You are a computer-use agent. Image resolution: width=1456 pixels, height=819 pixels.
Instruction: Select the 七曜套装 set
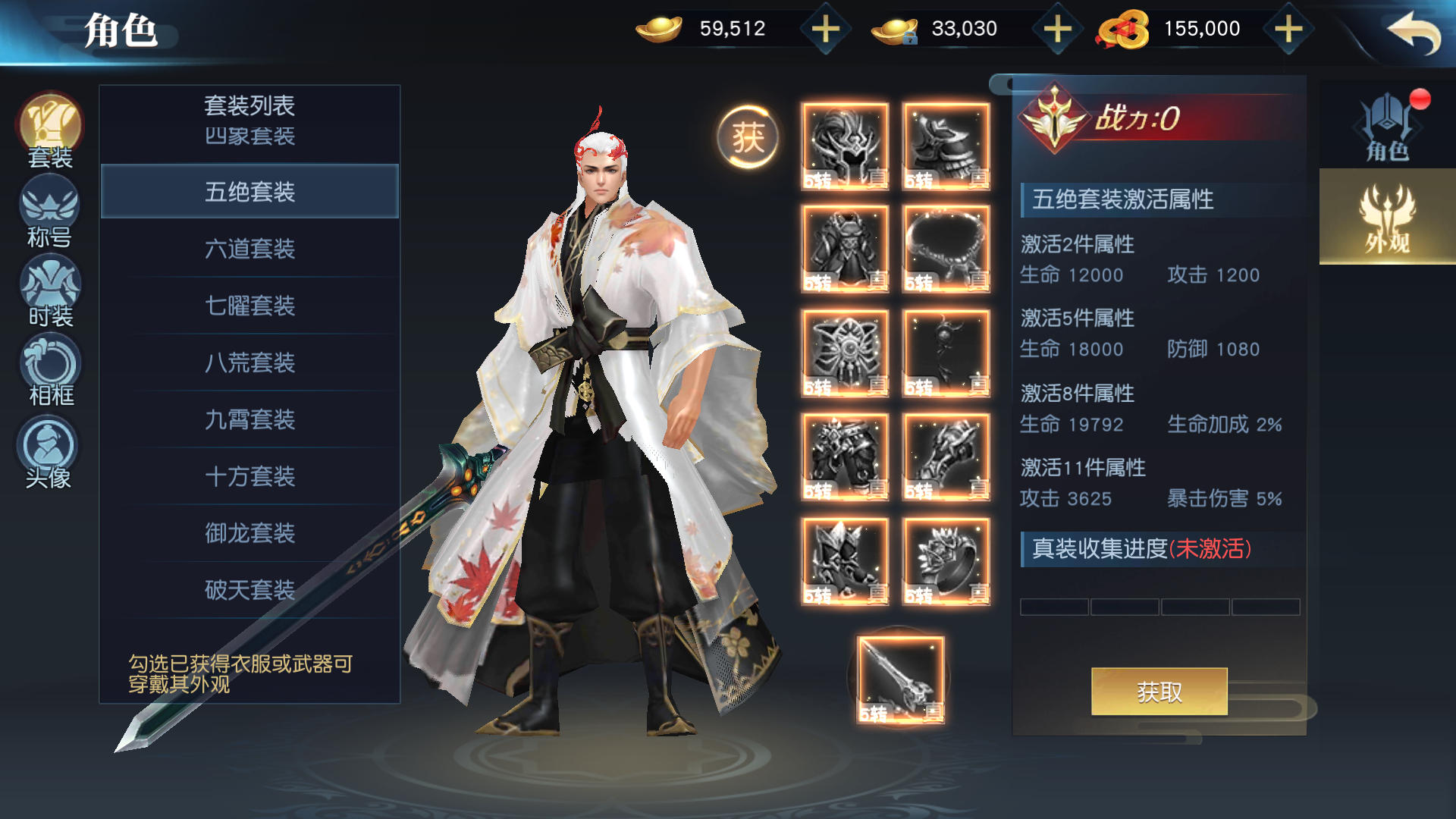pos(249,306)
